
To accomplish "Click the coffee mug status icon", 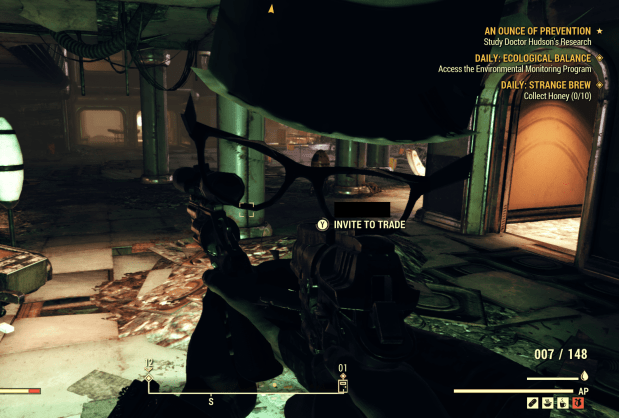I will pos(563,403).
